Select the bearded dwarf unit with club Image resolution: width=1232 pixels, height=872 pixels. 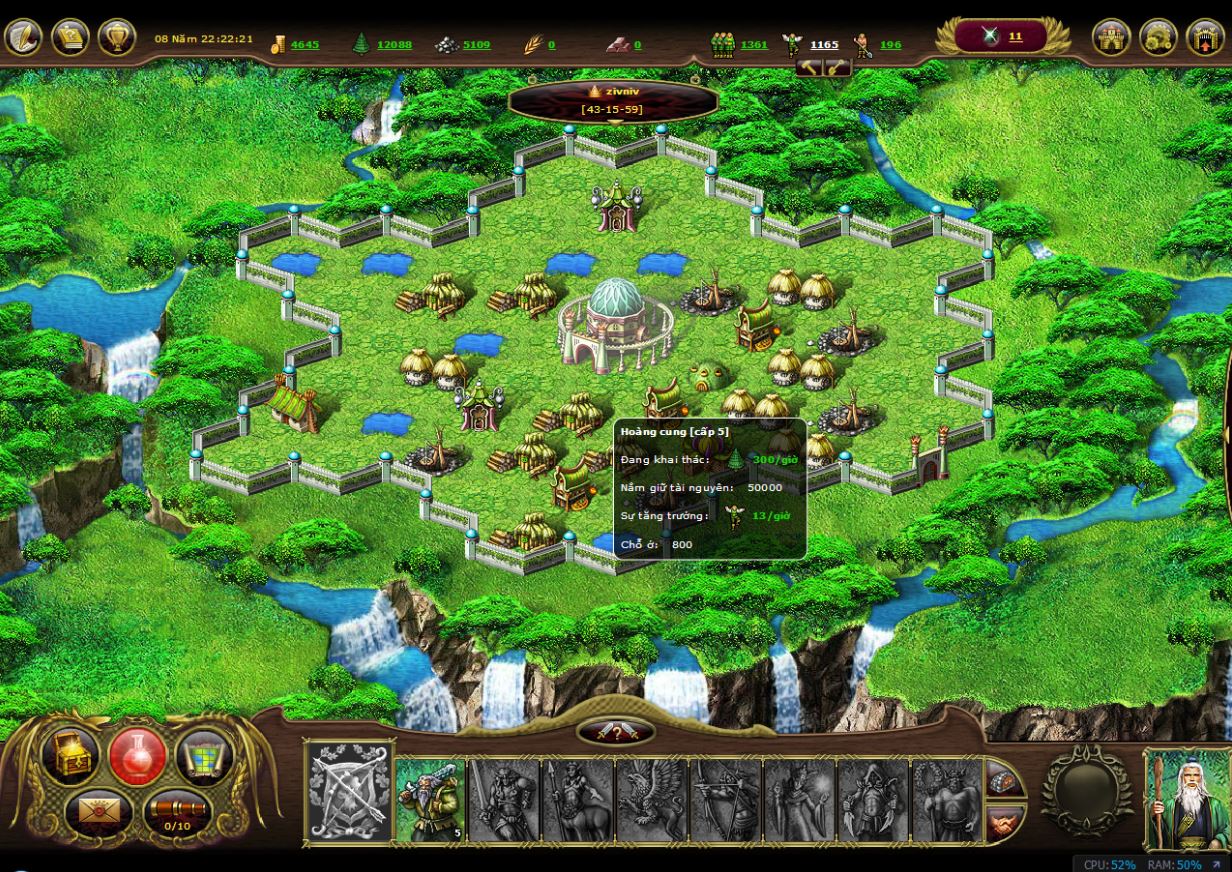pyautogui.click(x=431, y=799)
